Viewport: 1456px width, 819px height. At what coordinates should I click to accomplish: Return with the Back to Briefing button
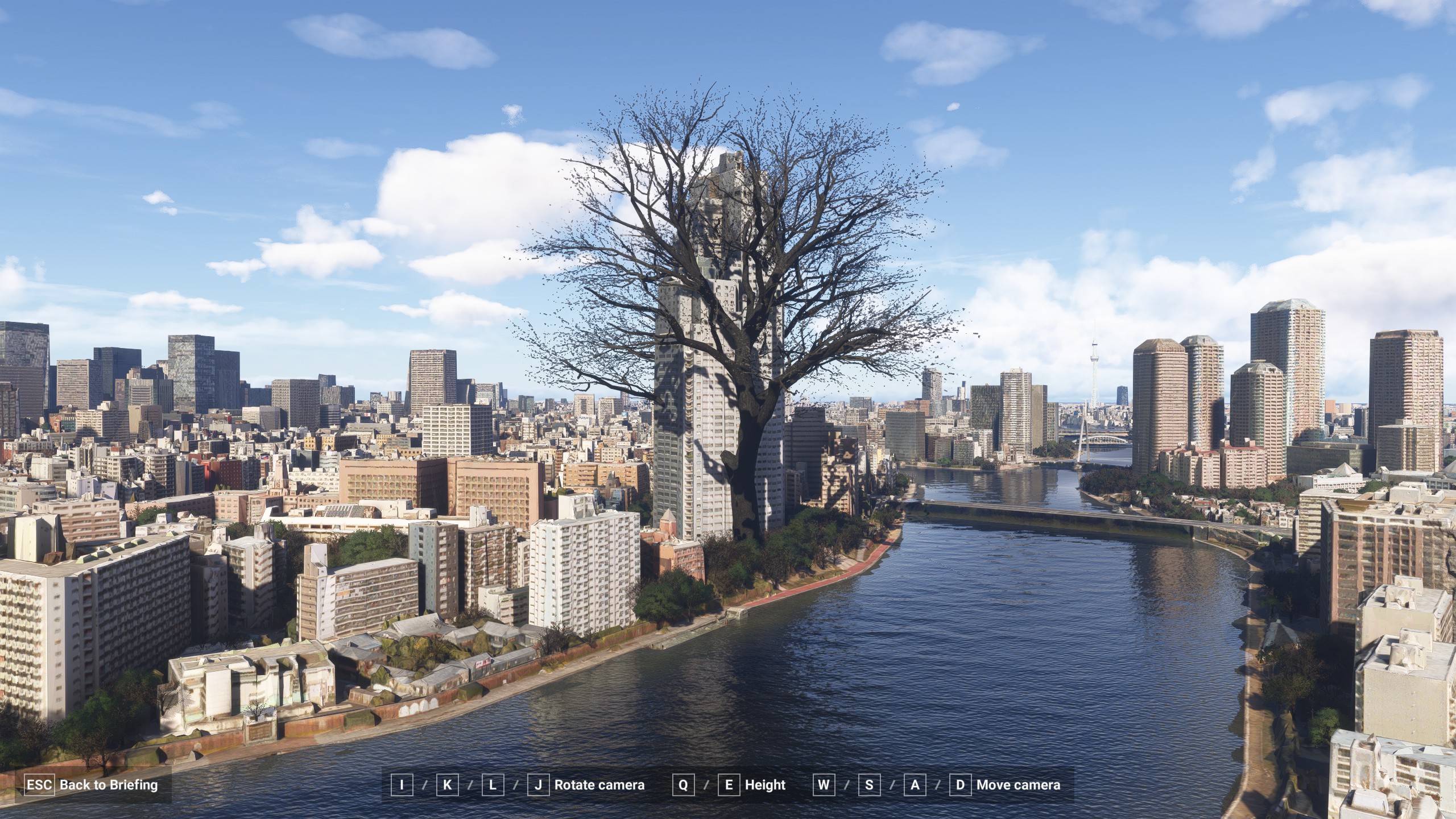coord(92,785)
